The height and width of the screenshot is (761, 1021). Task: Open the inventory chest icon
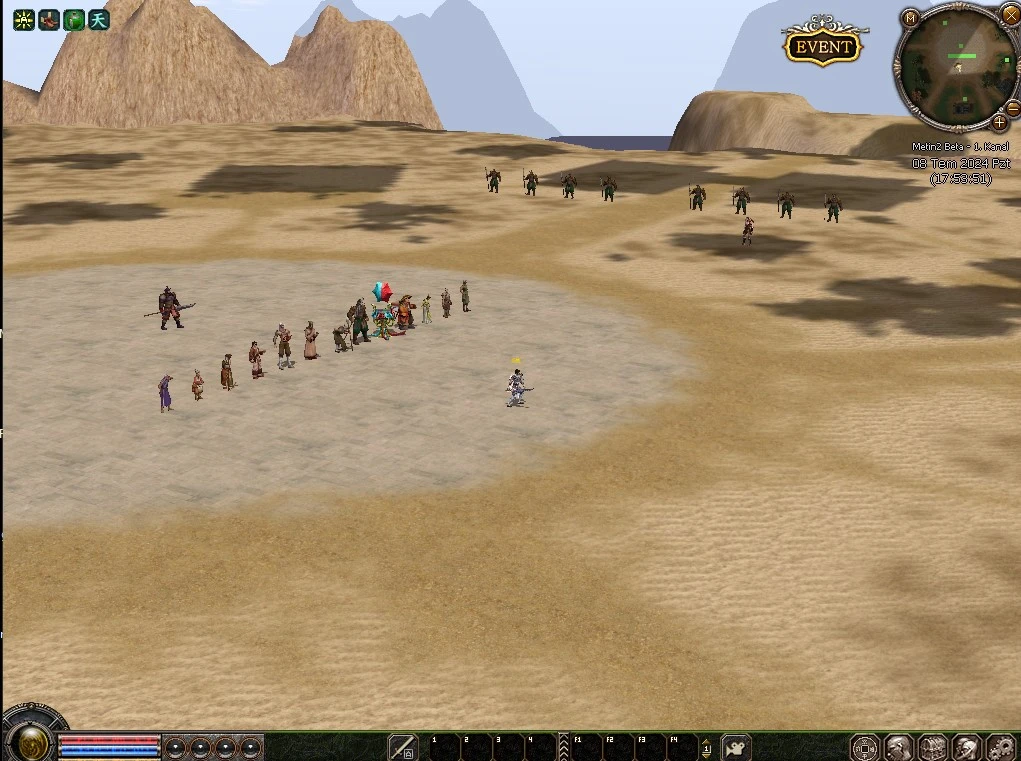pyautogui.click(x=933, y=747)
